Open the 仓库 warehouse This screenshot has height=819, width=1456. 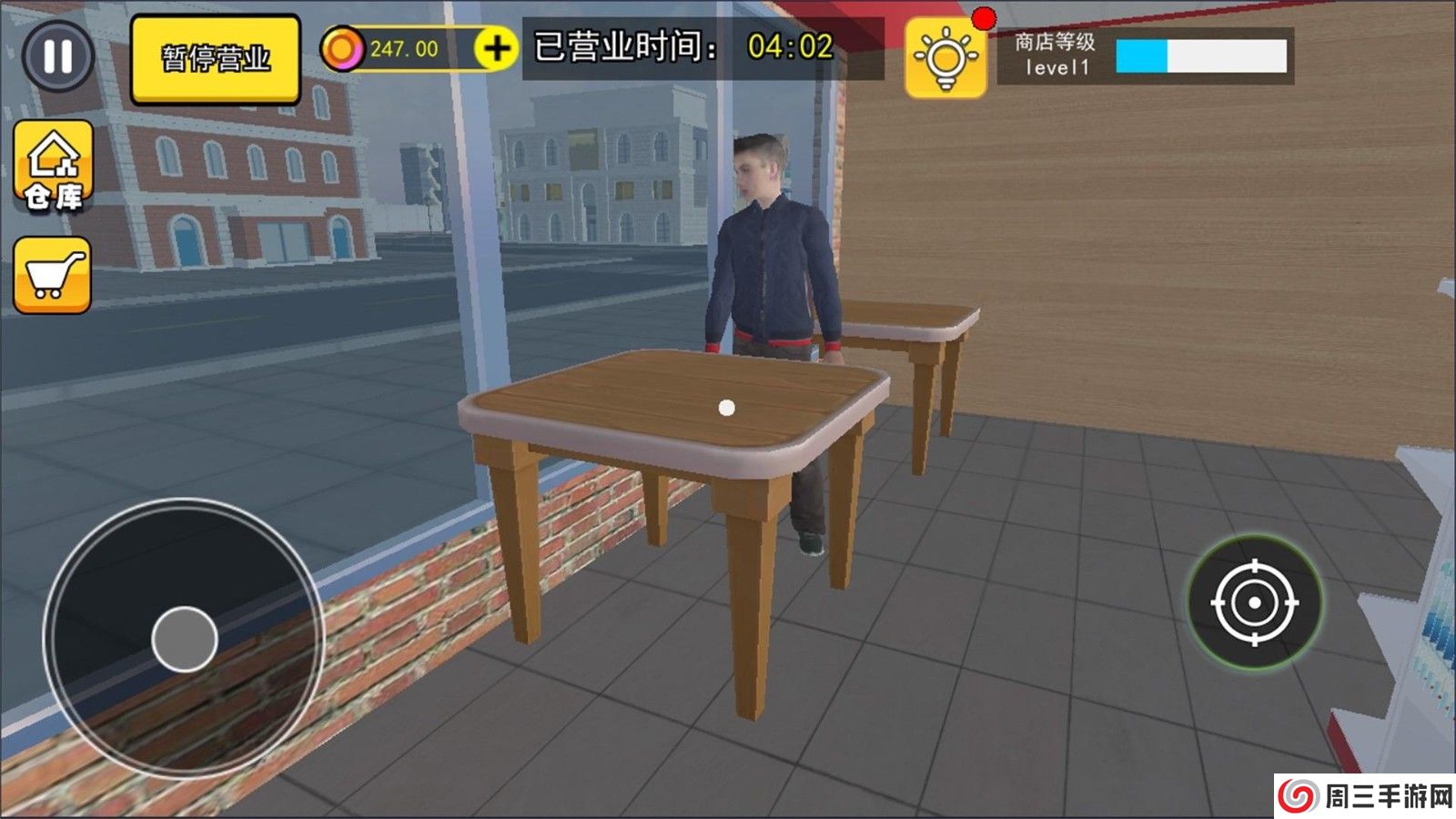tap(54, 168)
